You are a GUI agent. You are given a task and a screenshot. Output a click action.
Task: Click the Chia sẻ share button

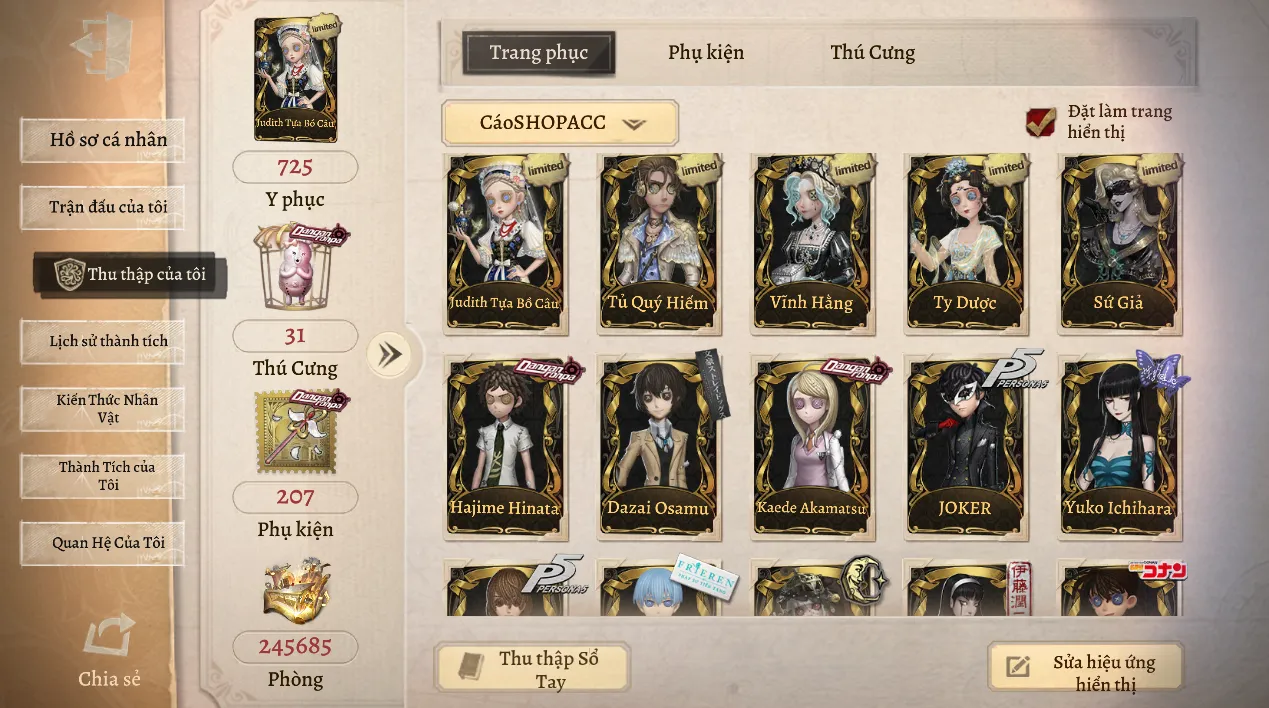109,651
